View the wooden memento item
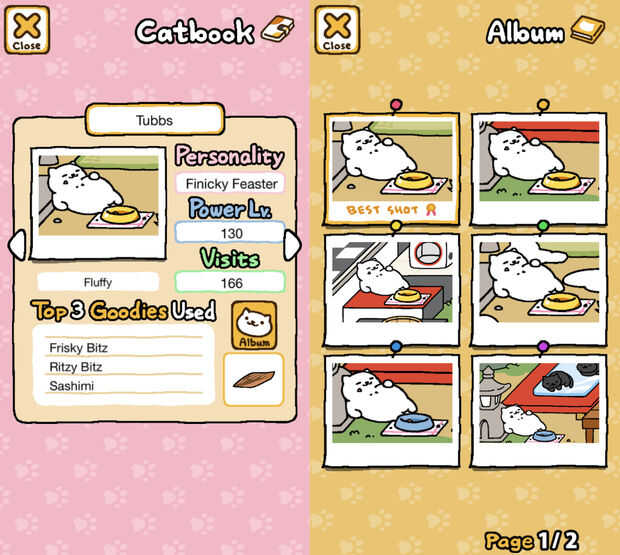Screen dimensions: 620x555 (253, 379)
